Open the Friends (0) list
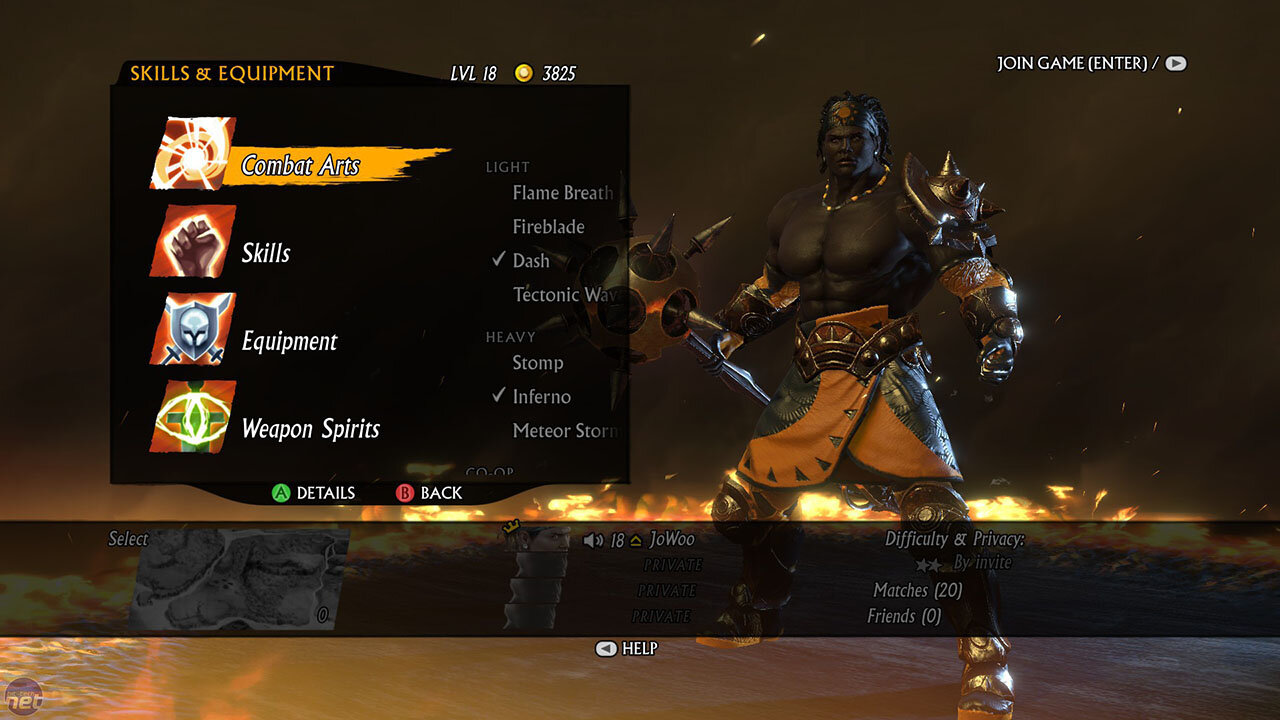The image size is (1280, 720). point(904,616)
